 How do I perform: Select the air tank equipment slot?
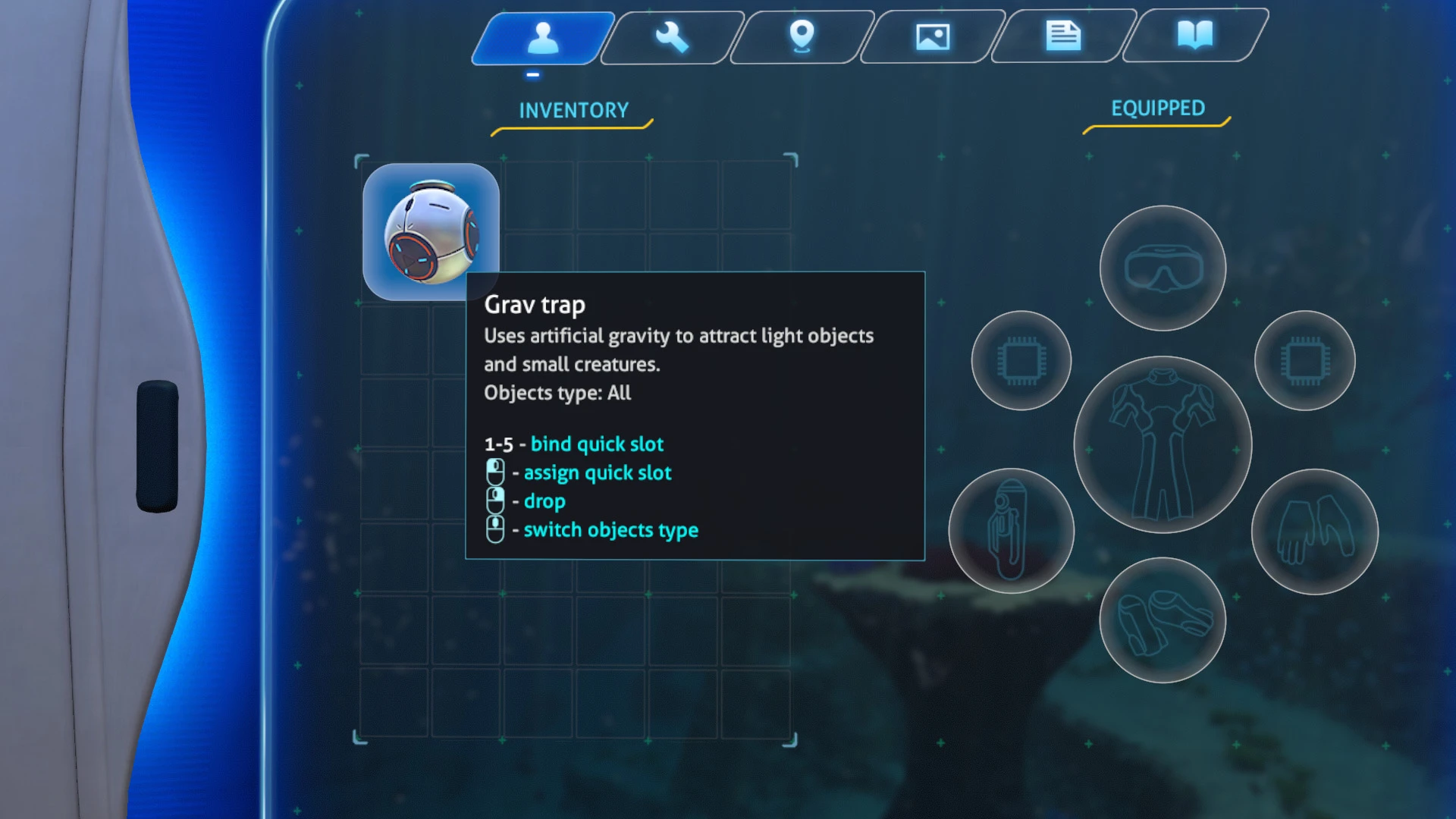click(1011, 531)
